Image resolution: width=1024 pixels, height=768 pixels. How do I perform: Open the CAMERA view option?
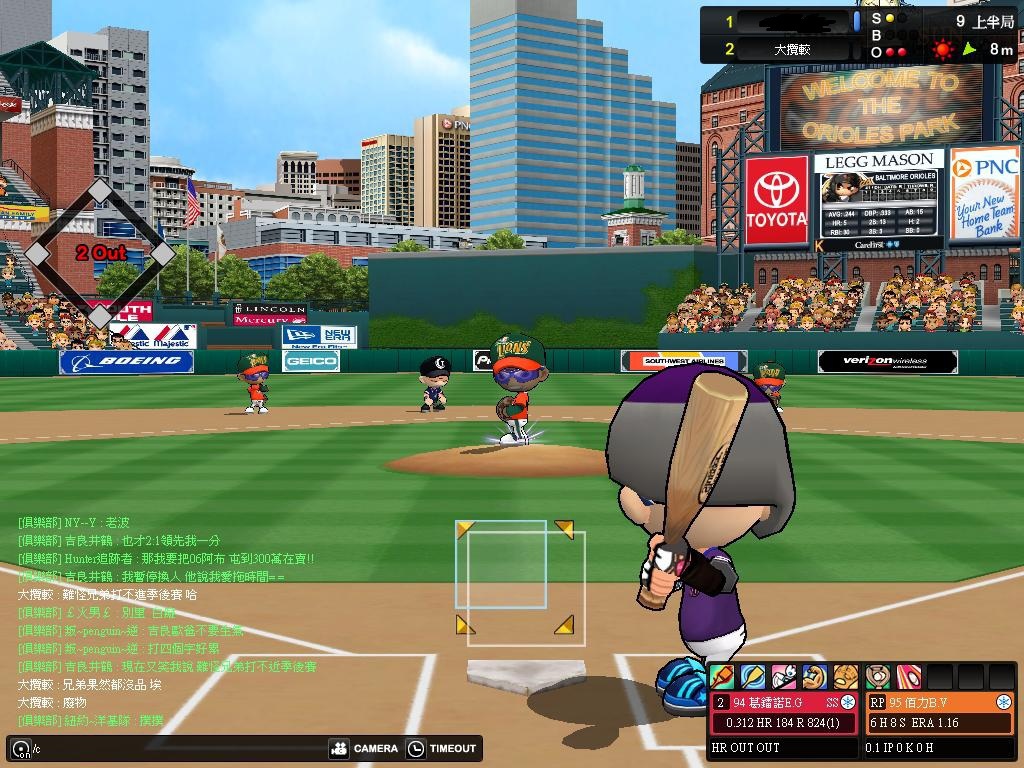(x=364, y=748)
